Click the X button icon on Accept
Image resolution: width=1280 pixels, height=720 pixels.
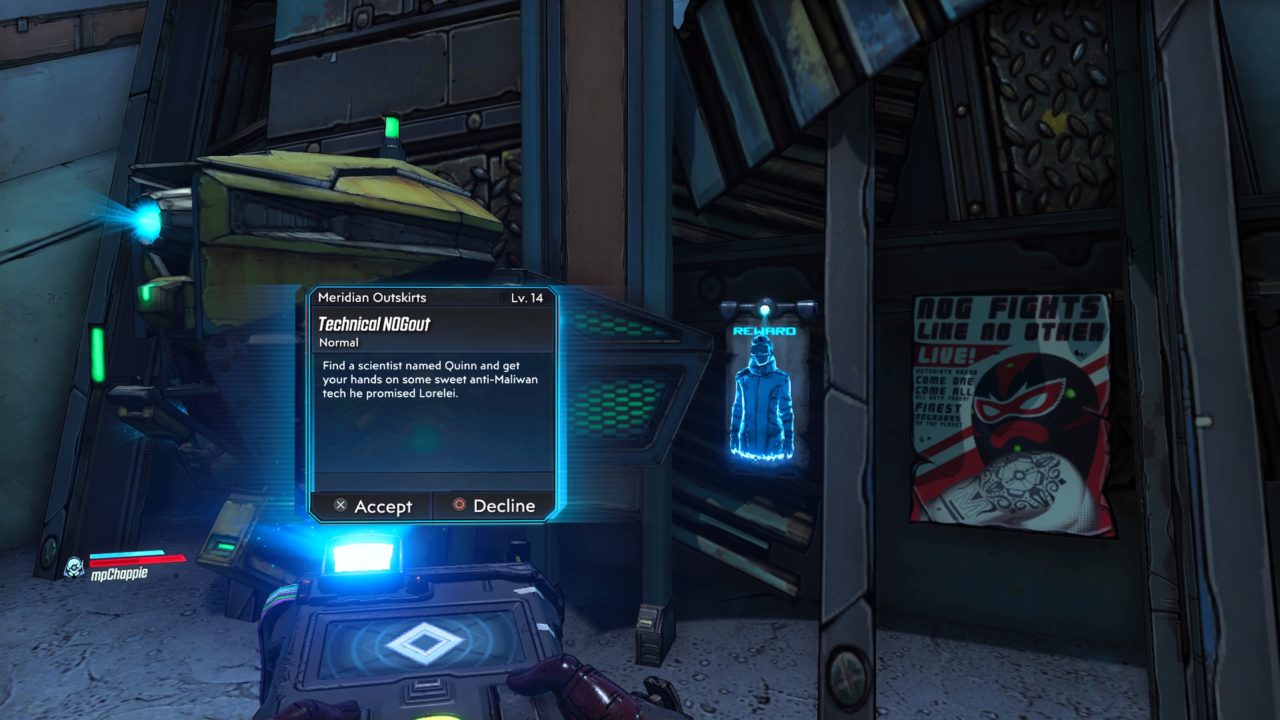[x=340, y=507]
